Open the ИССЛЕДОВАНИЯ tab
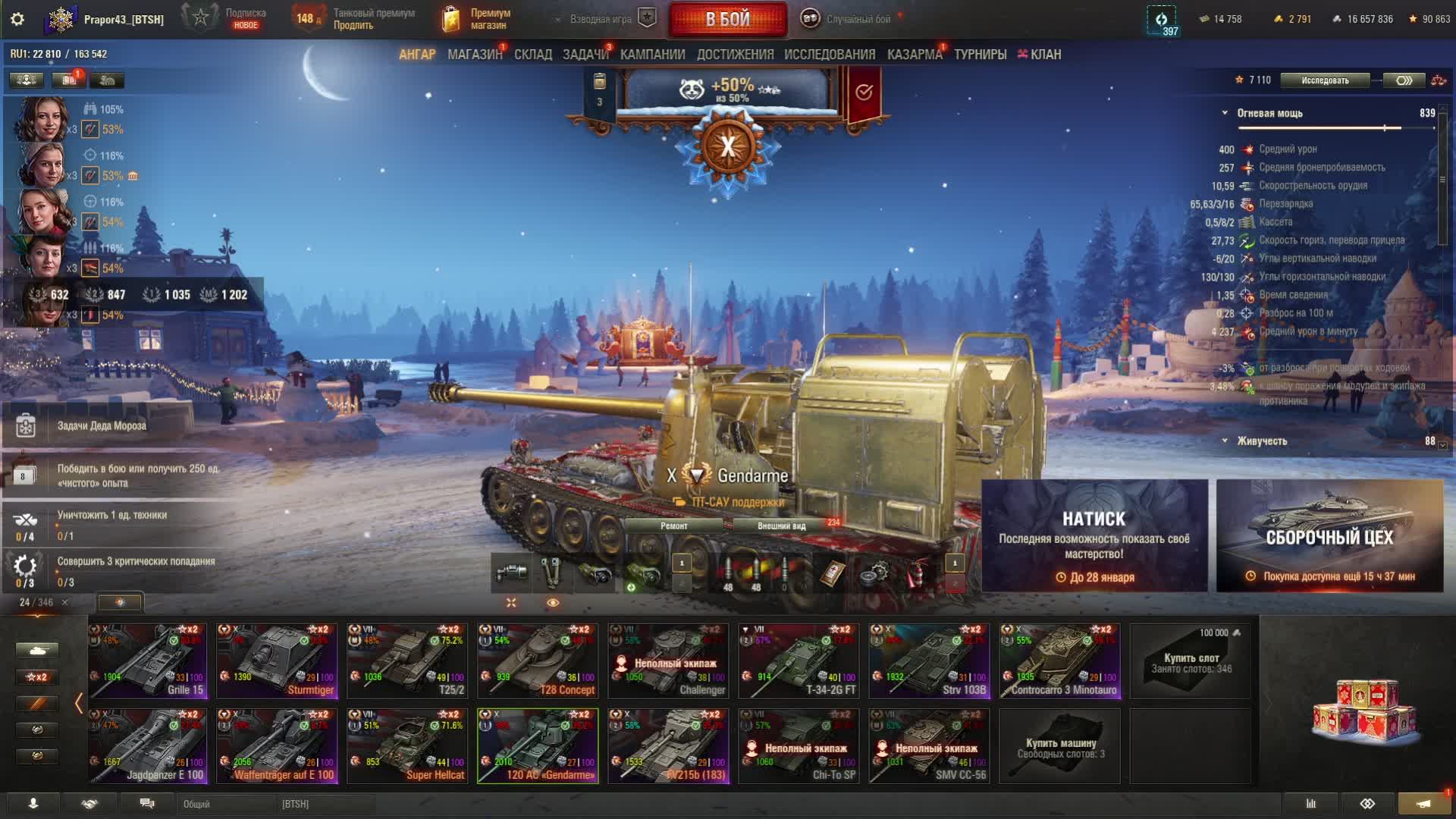Screen dimensions: 1456x819 point(830,55)
